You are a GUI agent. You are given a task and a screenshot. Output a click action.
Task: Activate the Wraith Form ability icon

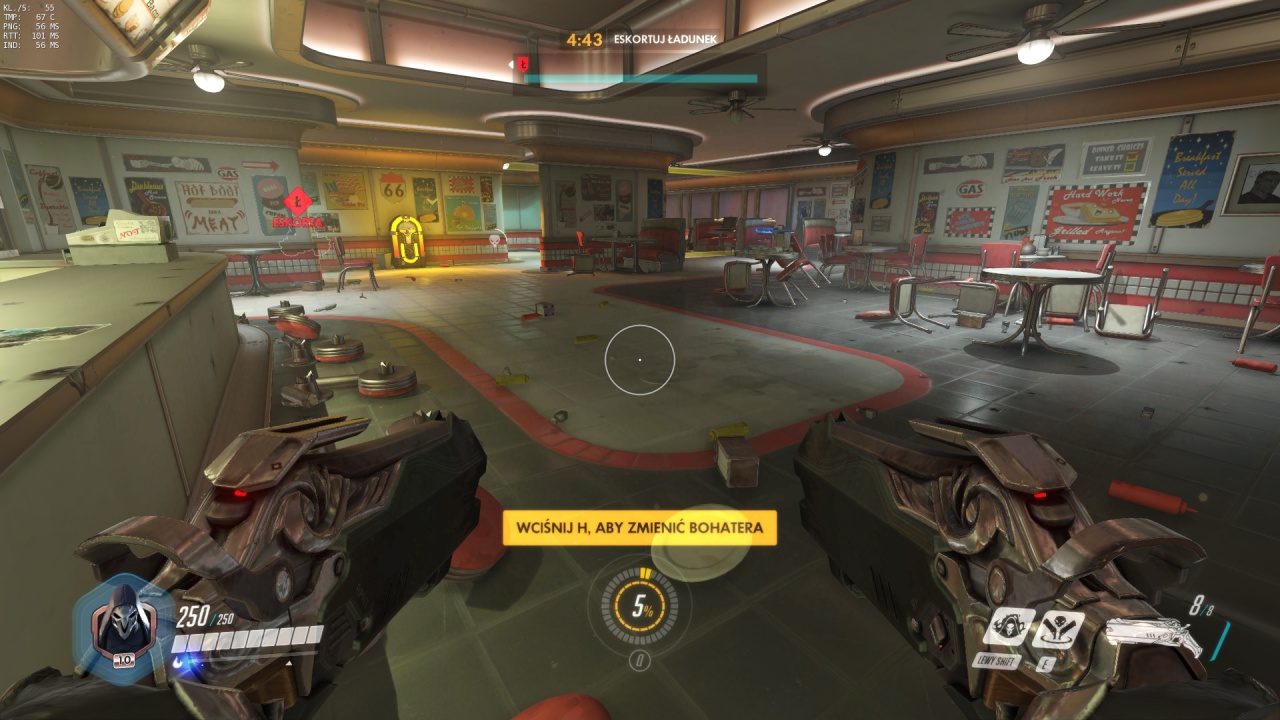pos(1008,628)
